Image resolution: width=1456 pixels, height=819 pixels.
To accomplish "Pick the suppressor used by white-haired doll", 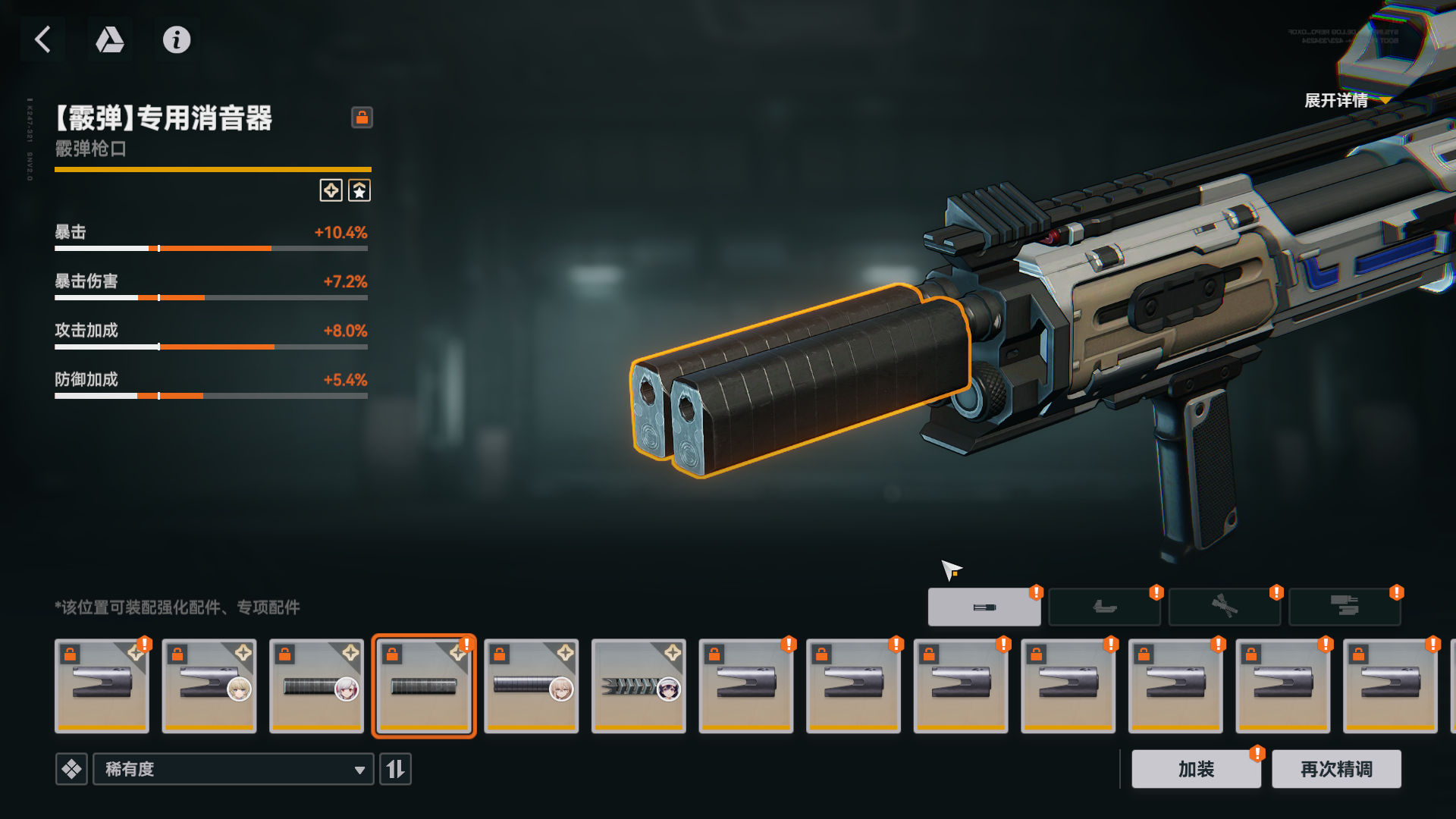I will coord(316,686).
